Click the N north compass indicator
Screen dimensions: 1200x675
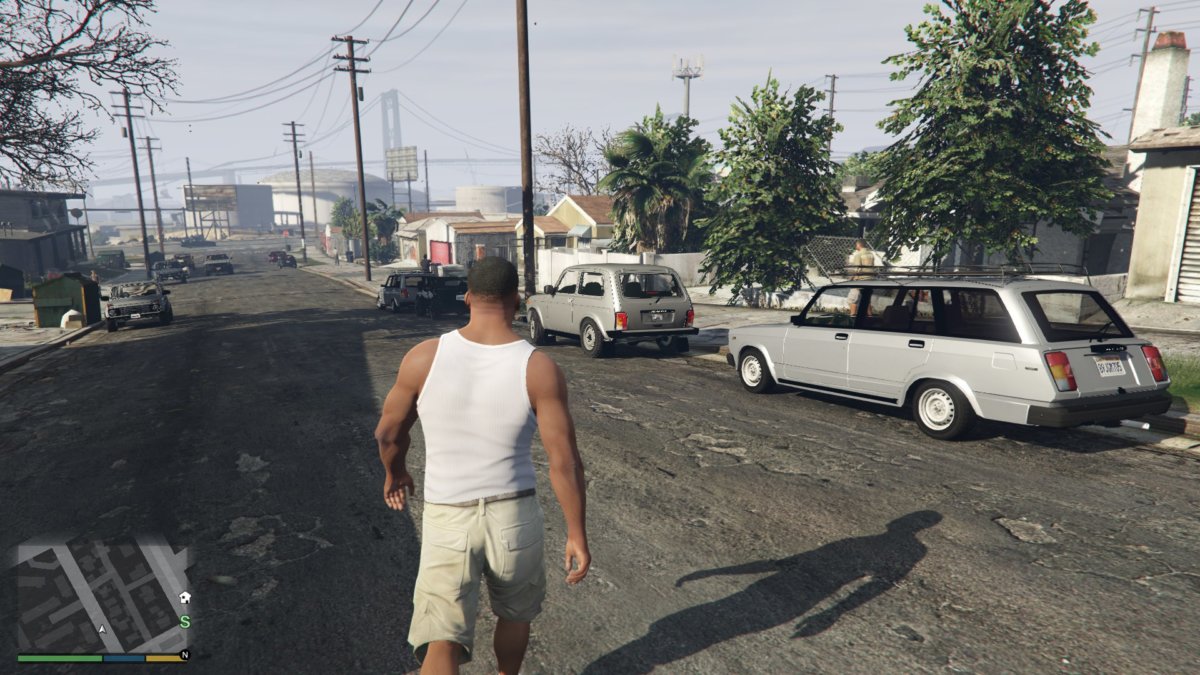[184, 655]
